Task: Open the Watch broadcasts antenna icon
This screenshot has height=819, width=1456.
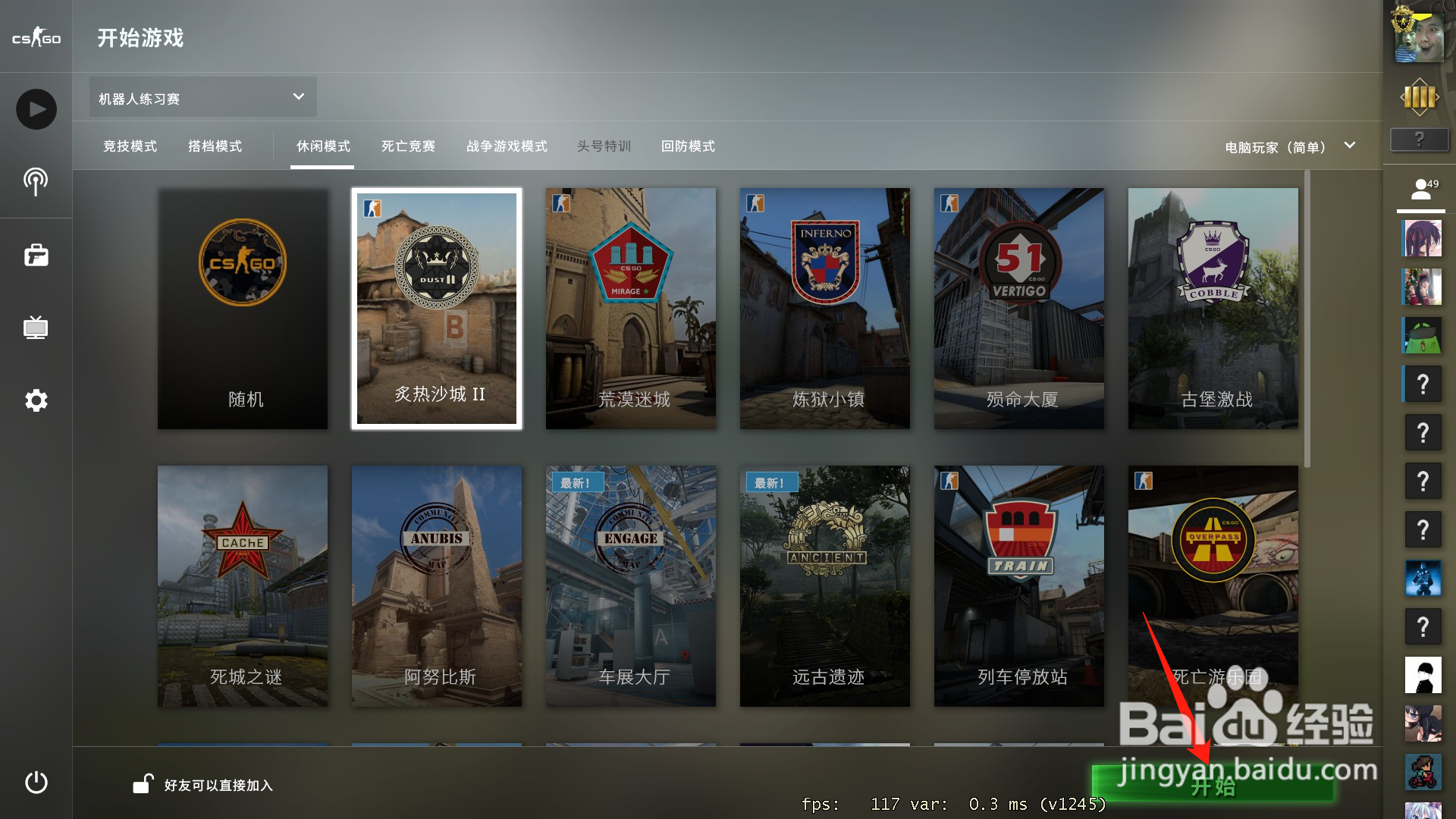Action: (x=36, y=182)
